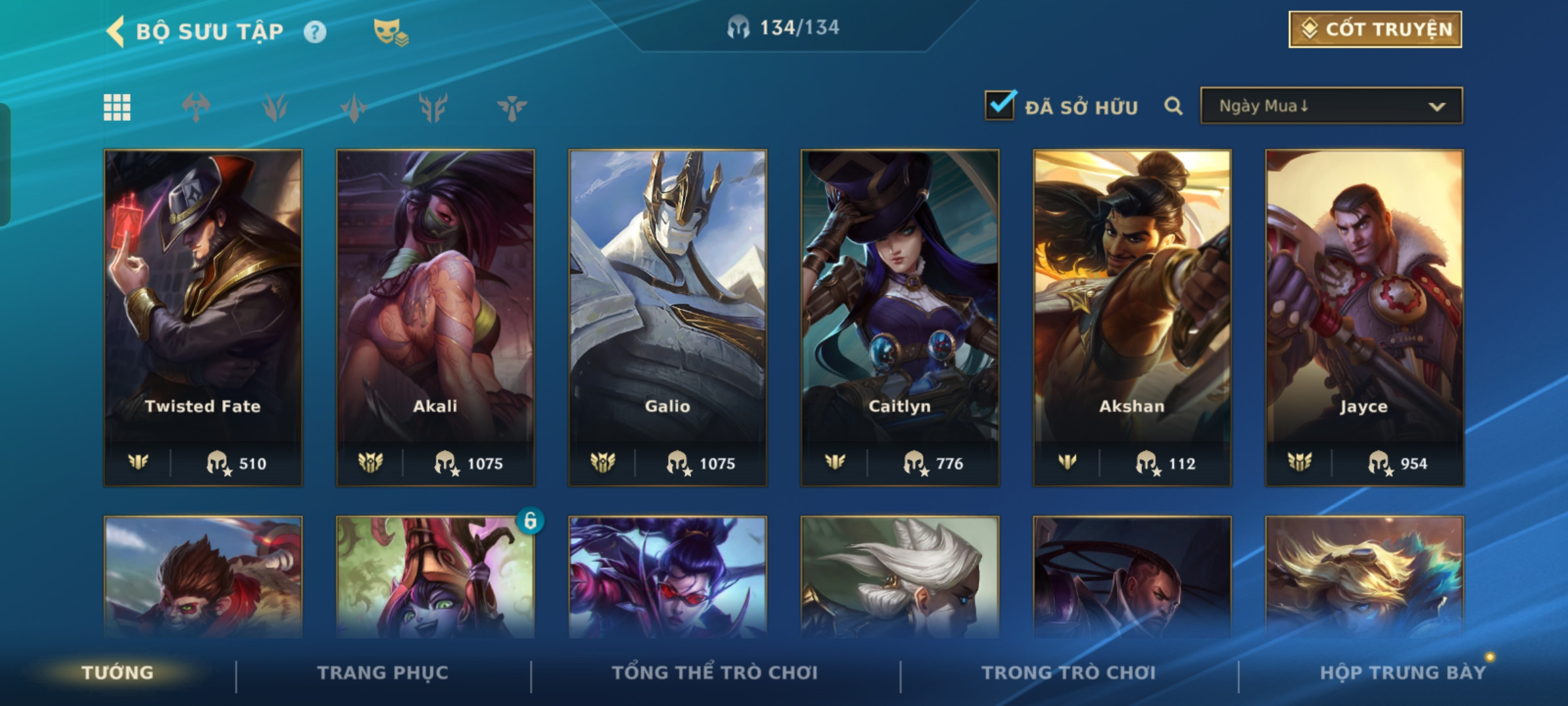Open the Cốt Truyện button

coord(1375,29)
